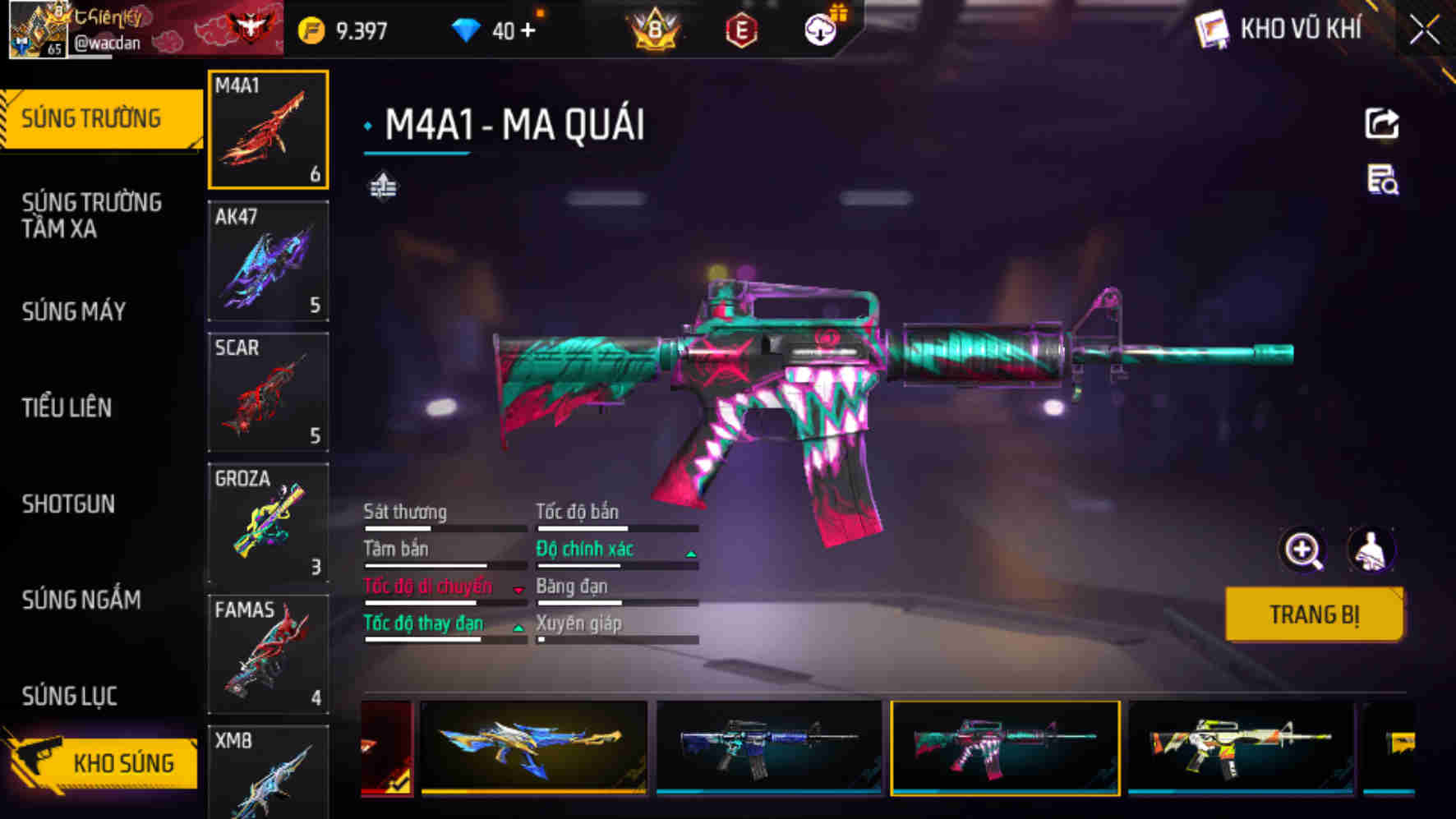The image size is (1456, 819).
Task: Open the player profile banner
Action: tap(144, 30)
